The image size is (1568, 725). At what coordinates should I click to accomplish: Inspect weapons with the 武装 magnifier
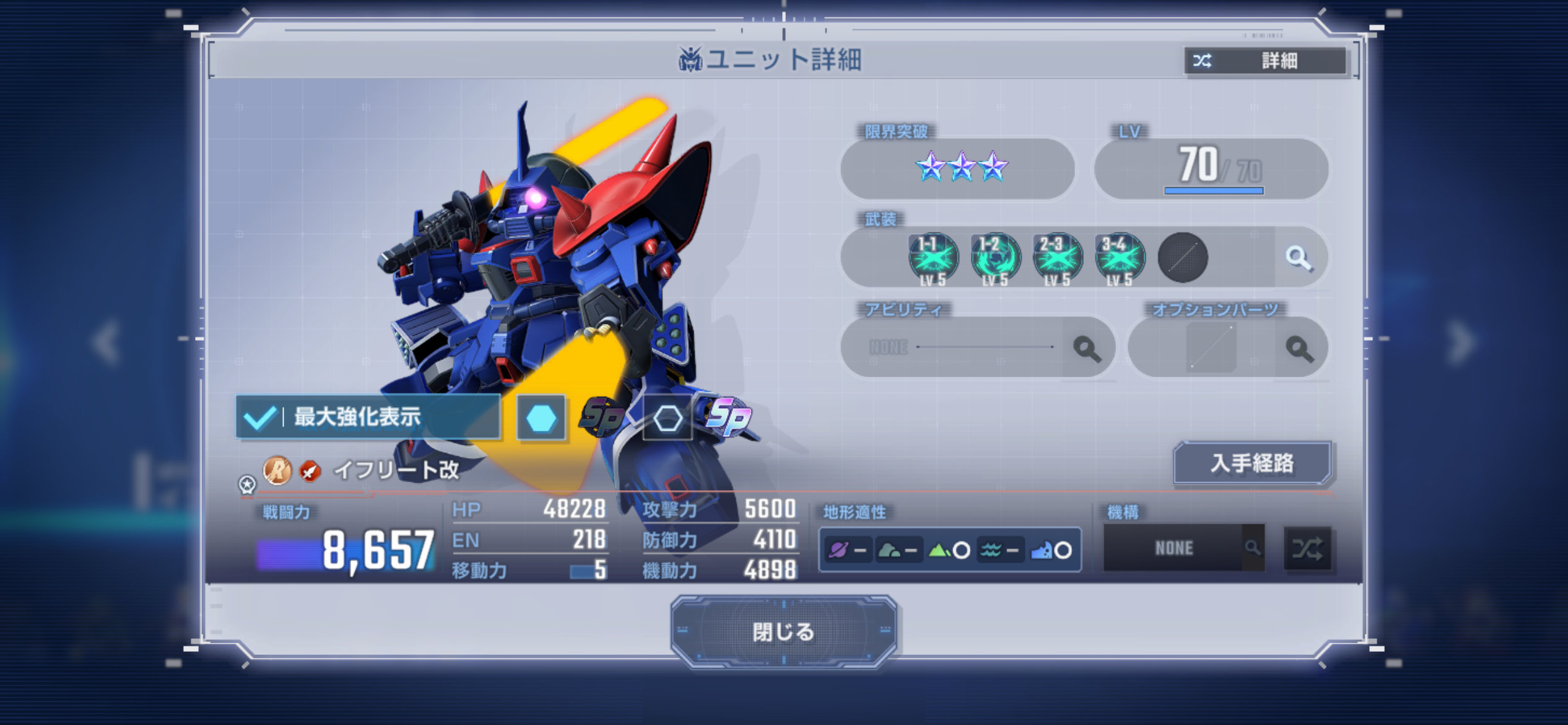[x=1299, y=258]
